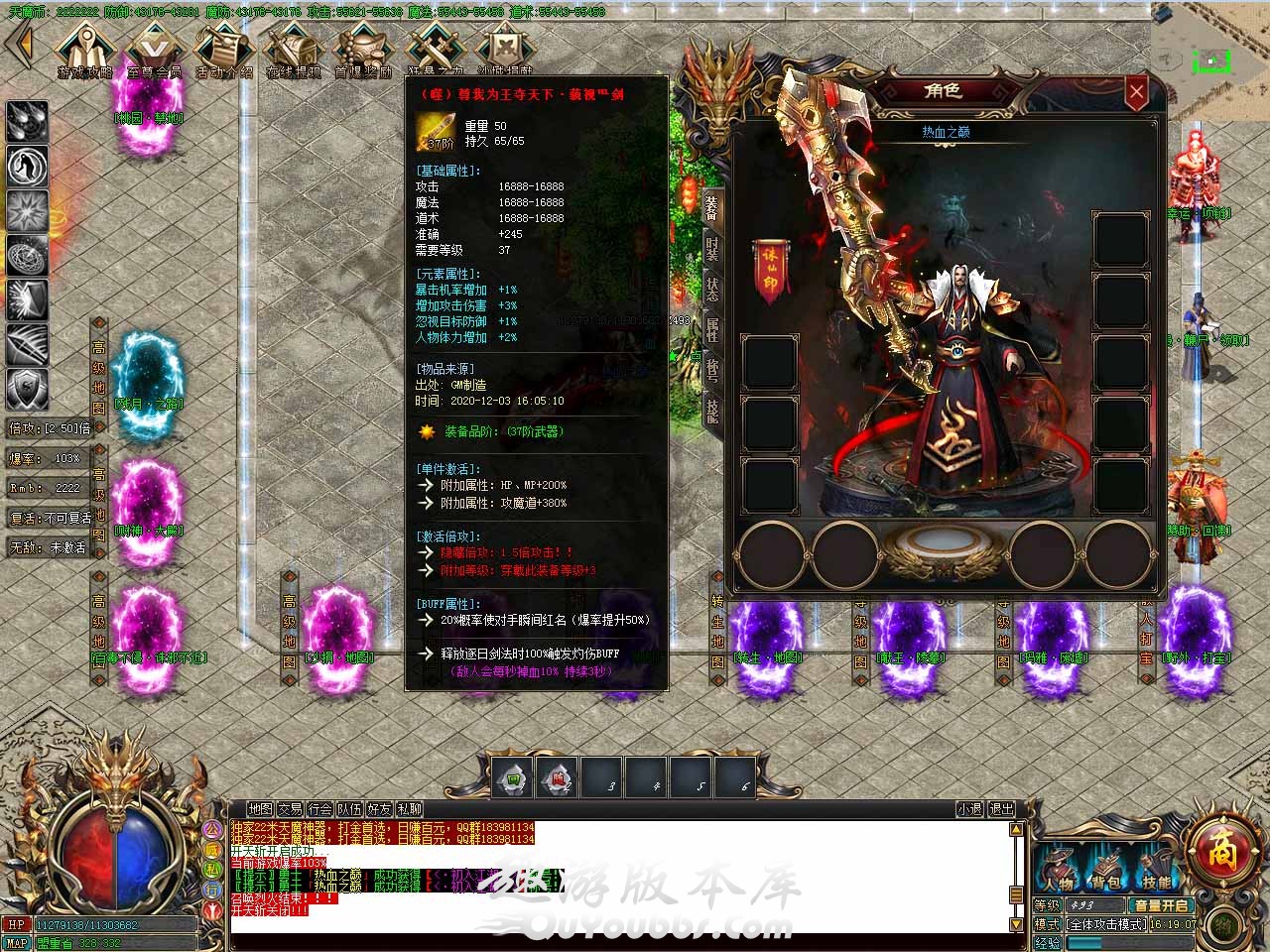Switch to the 属性 attributes tab
Image resolution: width=1270 pixels, height=952 pixels.
(x=712, y=328)
